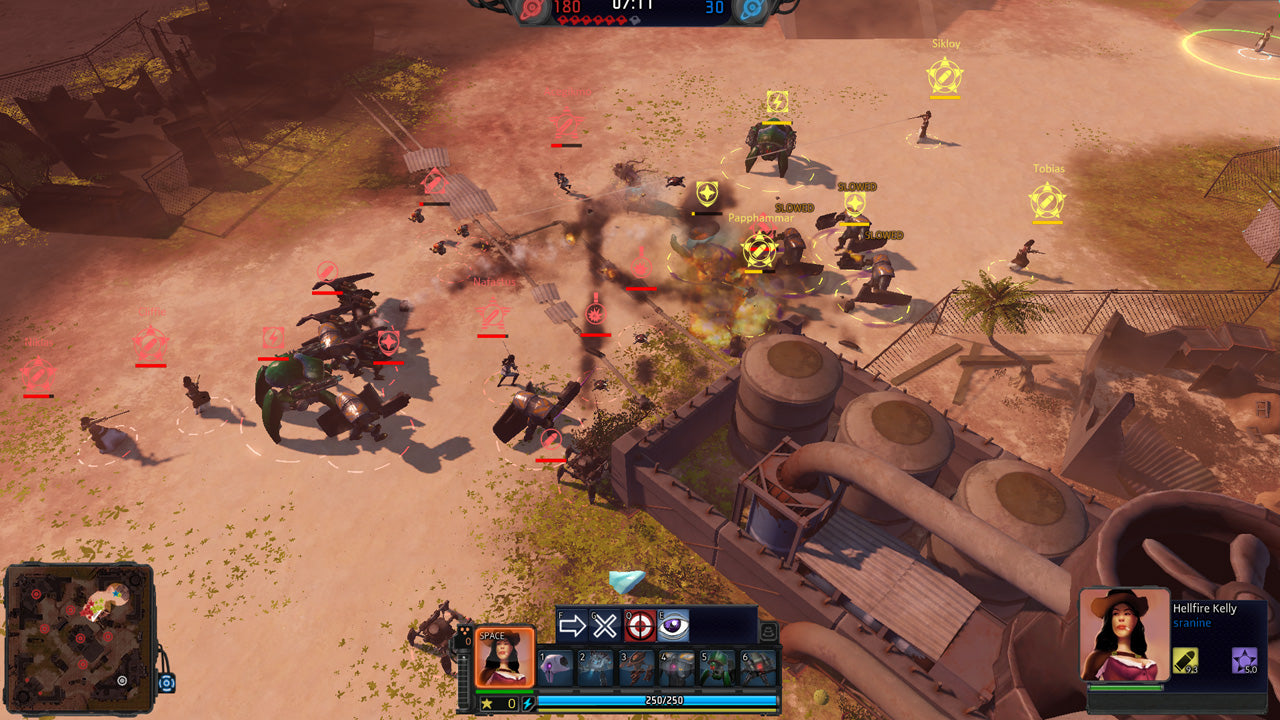The image size is (1280, 720).
Task: Select the slowed unit marked Papphammar
Action: [760, 250]
